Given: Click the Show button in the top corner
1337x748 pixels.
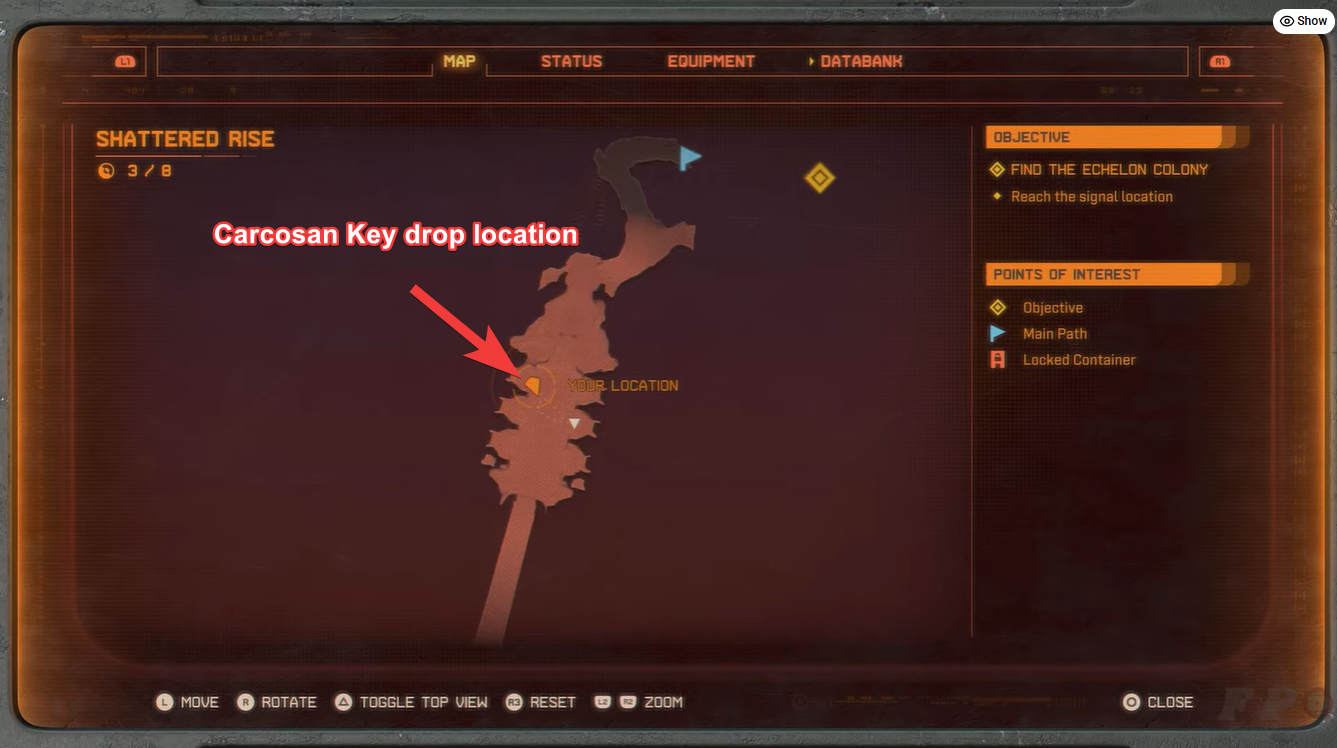Looking at the screenshot, I should tap(1302, 20).
